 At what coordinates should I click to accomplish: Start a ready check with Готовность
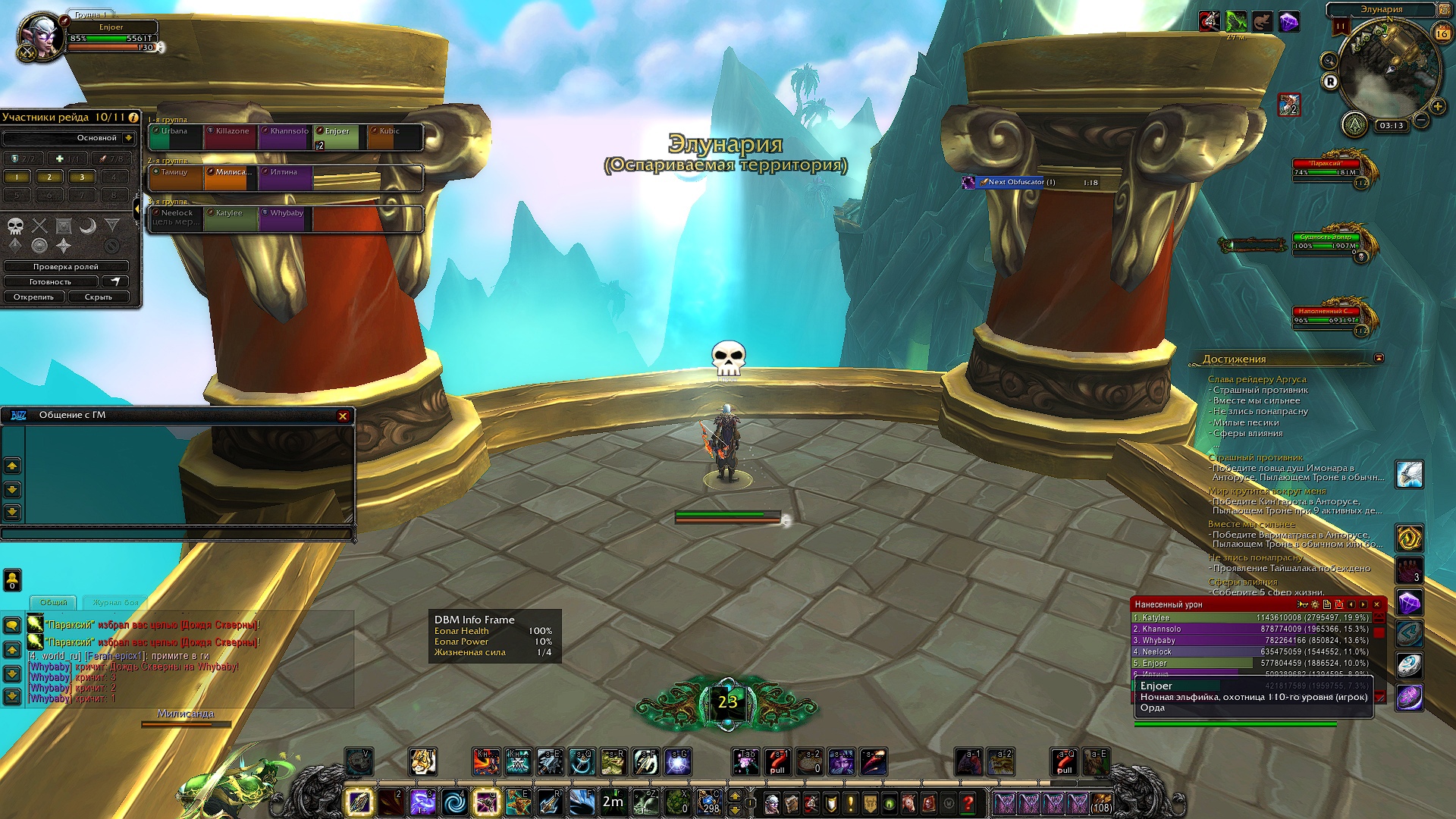[50, 282]
